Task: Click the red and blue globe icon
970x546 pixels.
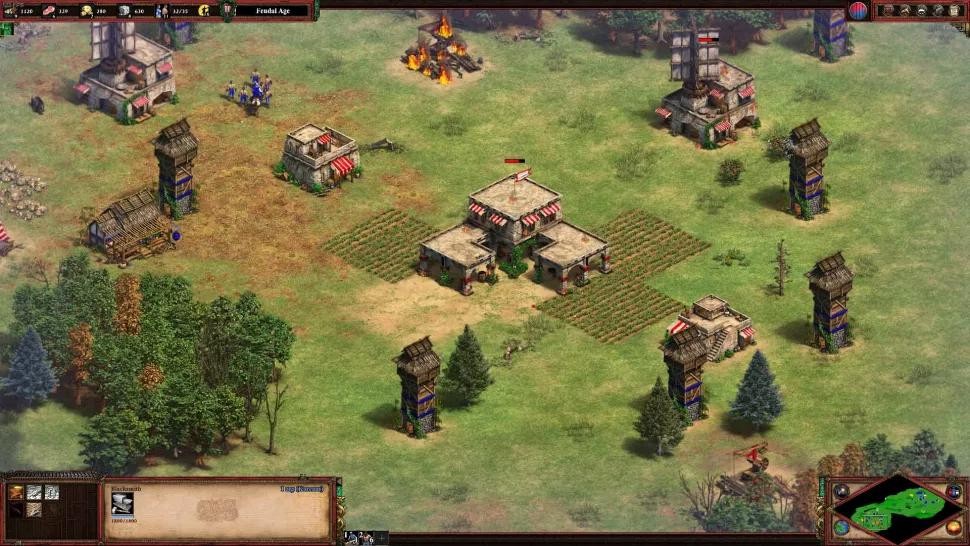Action: click(x=858, y=11)
